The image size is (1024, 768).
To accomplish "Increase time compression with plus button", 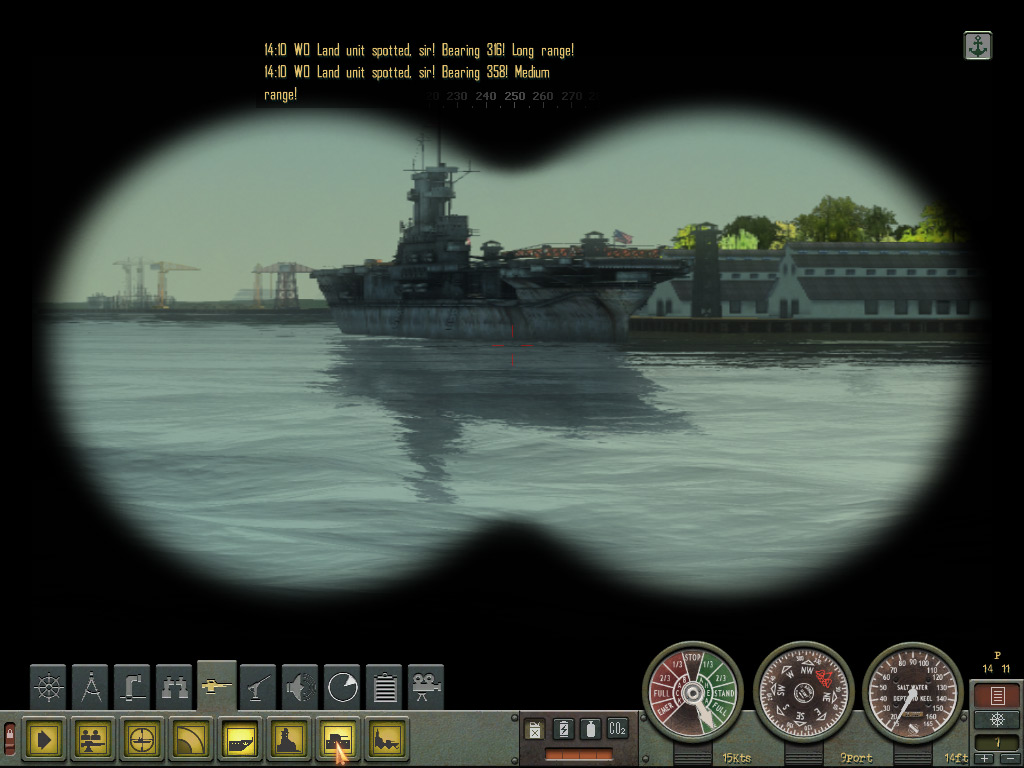I will click(982, 759).
